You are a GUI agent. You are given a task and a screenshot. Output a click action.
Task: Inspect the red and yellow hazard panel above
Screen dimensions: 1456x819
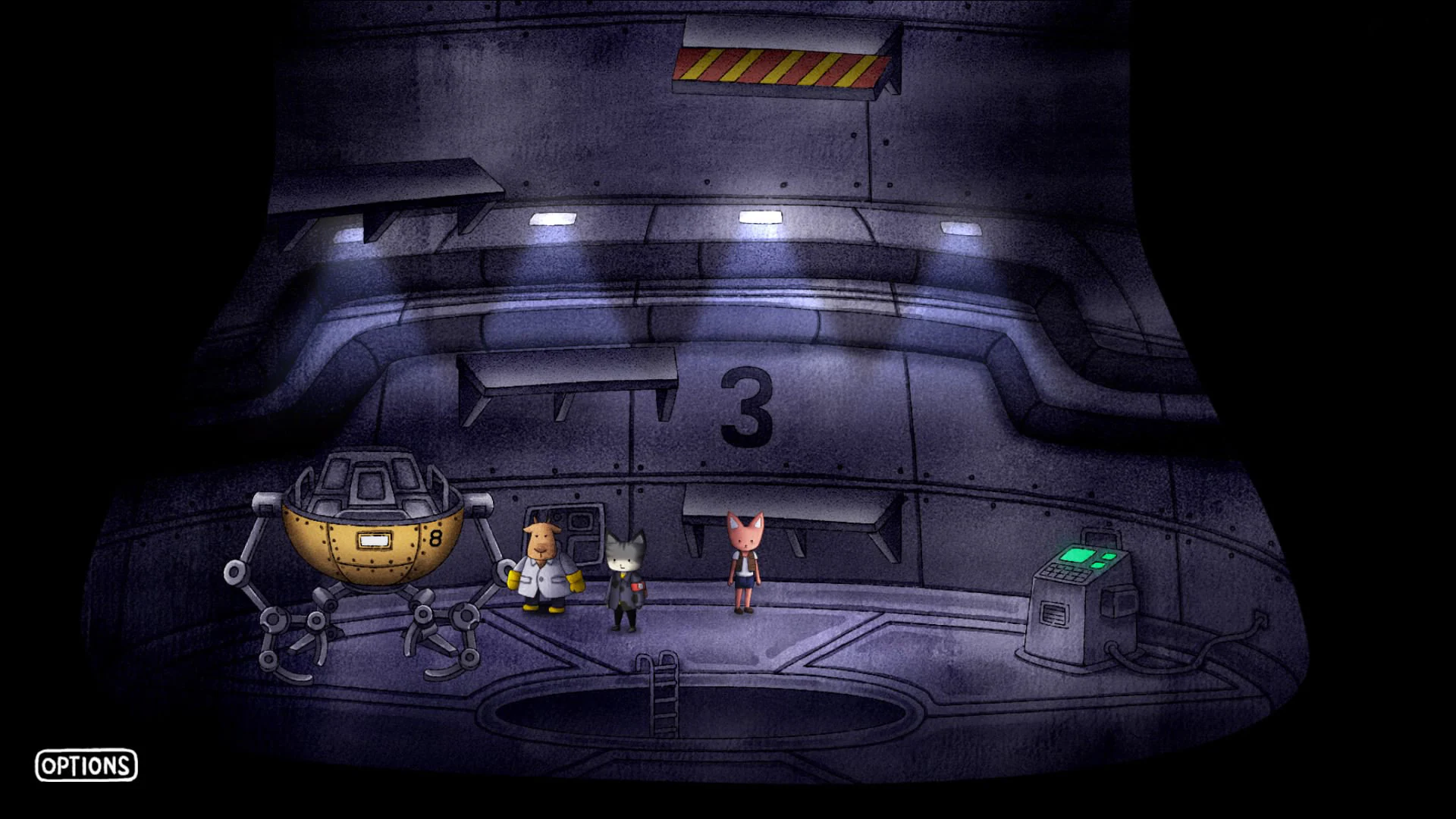(781, 68)
